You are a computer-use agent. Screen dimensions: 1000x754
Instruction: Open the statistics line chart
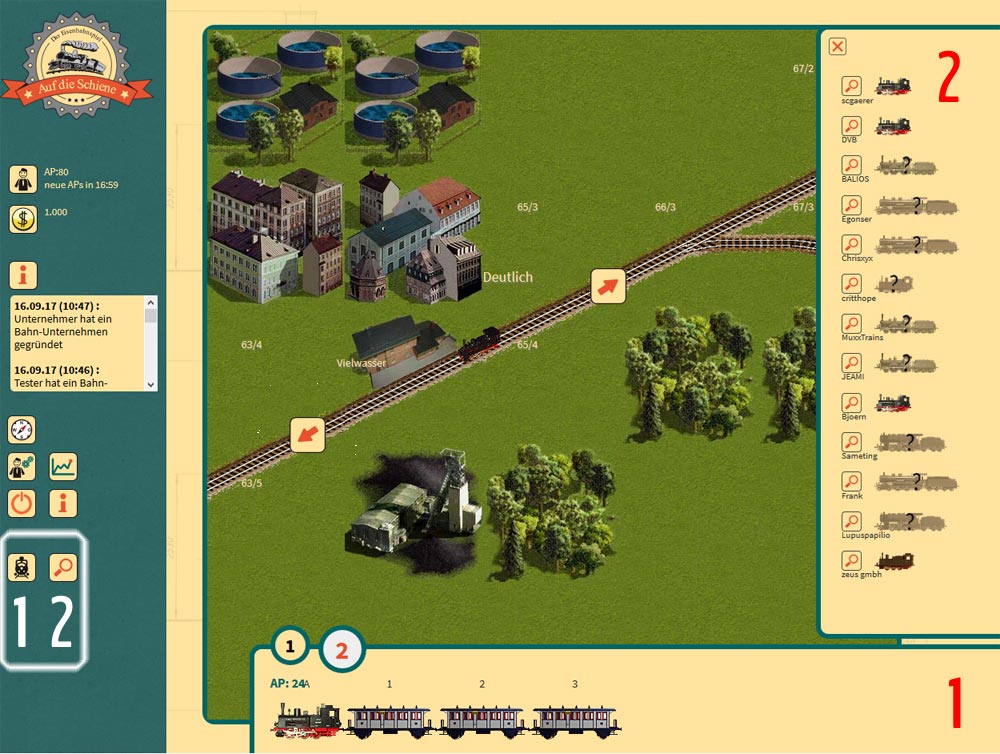click(64, 466)
